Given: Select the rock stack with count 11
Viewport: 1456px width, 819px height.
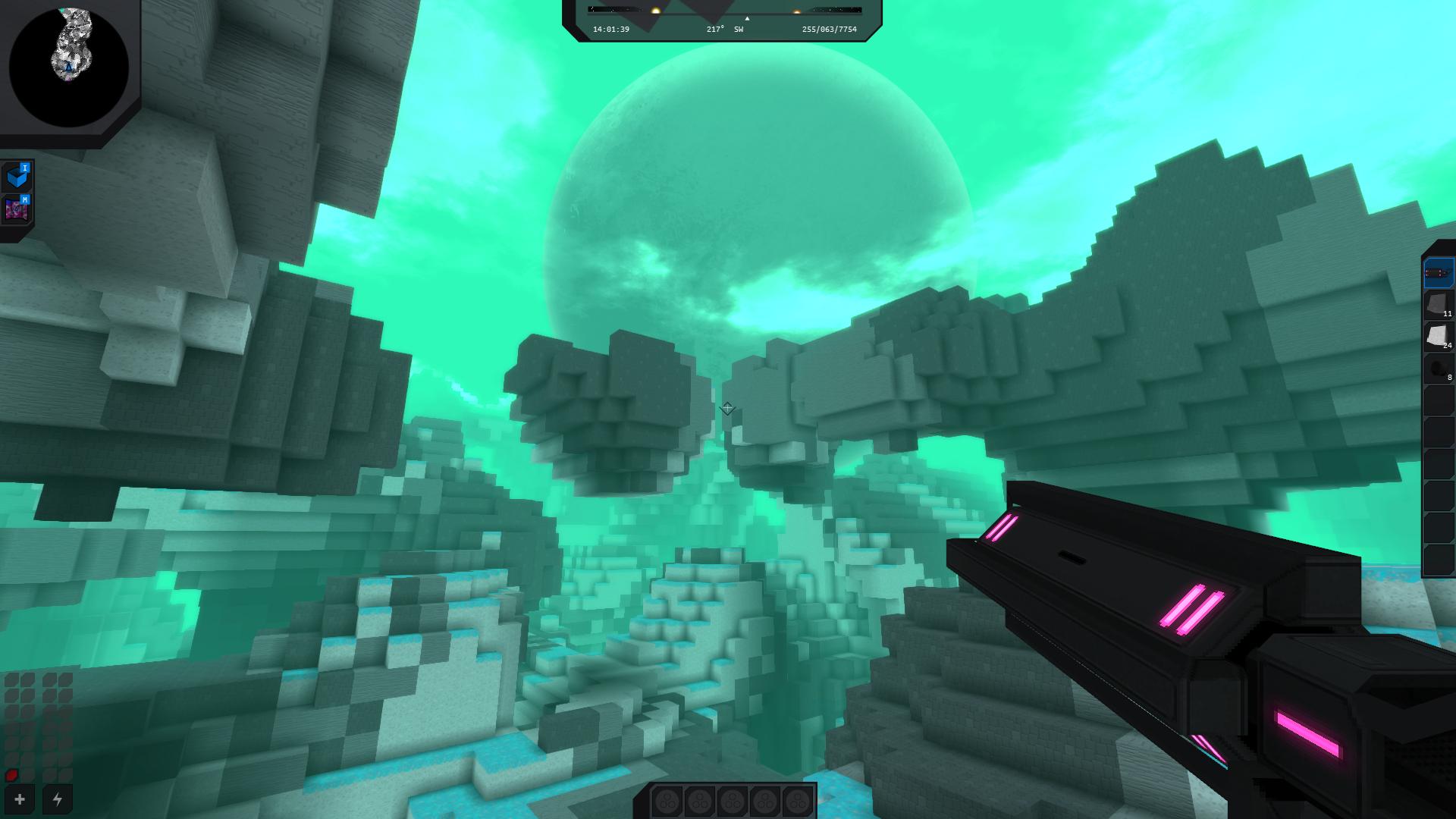Looking at the screenshot, I should [1438, 303].
